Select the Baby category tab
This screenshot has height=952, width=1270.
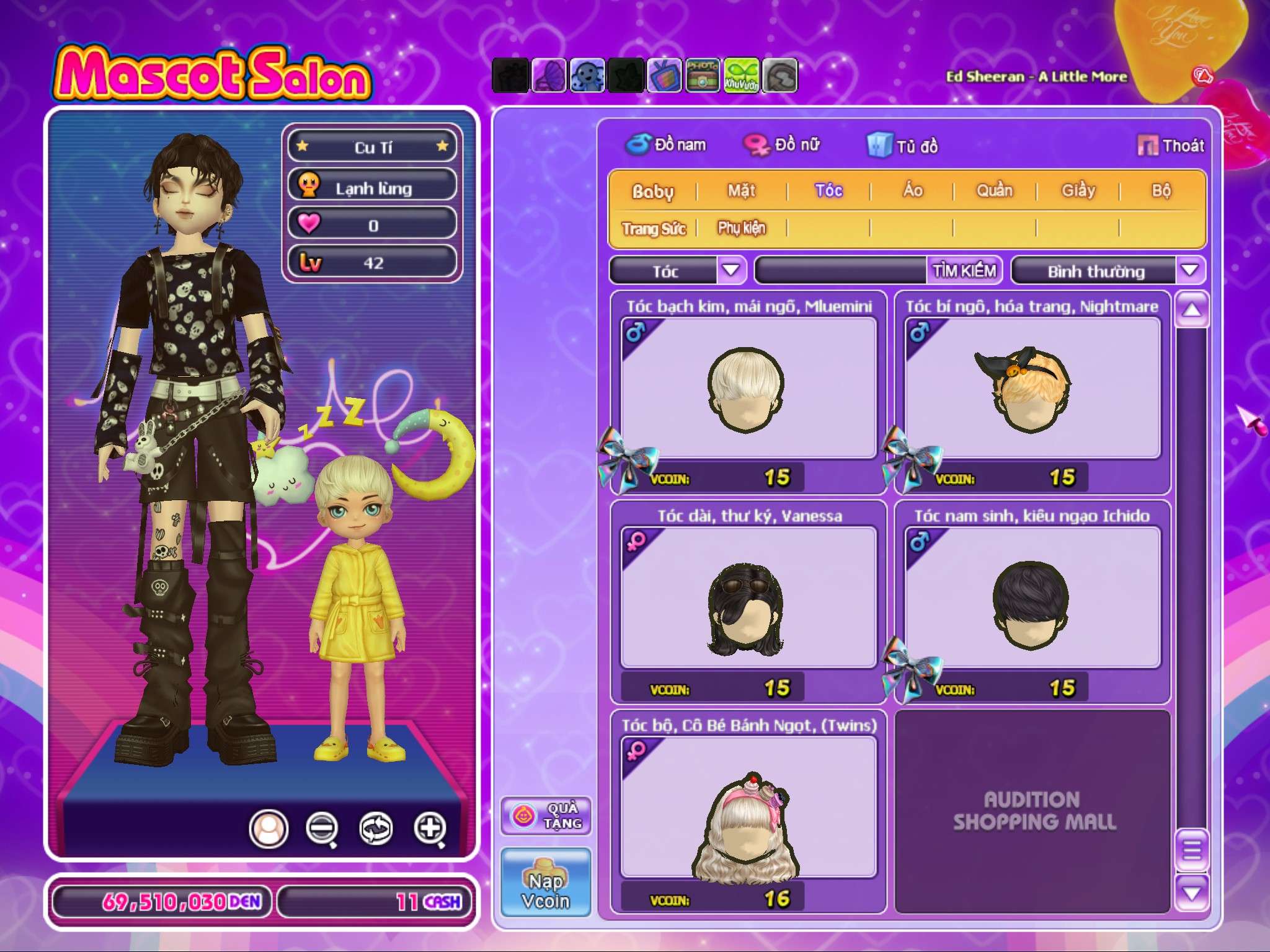tap(652, 191)
